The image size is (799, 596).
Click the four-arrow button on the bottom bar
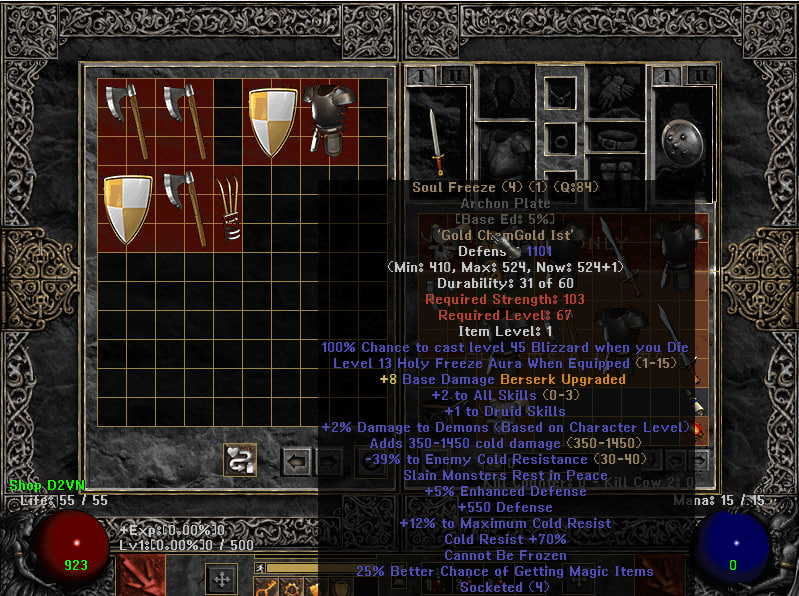(221, 579)
